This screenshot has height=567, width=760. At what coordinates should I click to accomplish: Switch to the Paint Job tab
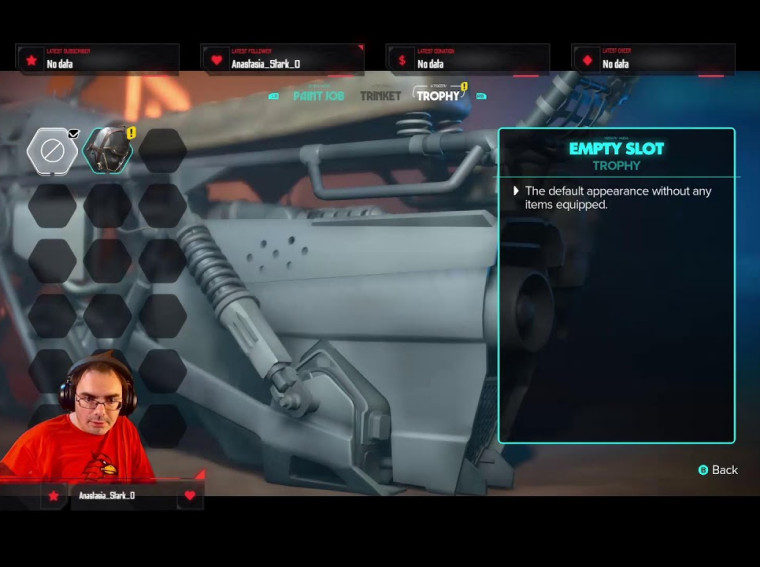[318, 96]
